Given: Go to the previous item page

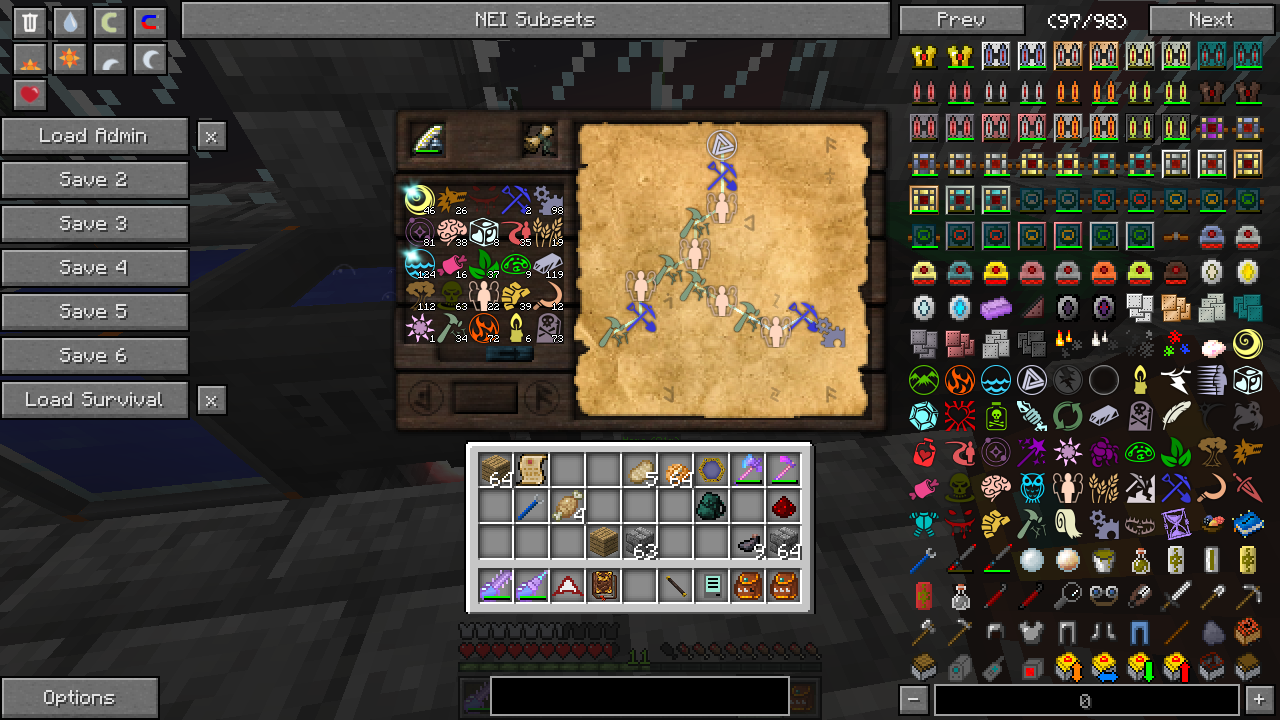Looking at the screenshot, I should point(961,20).
